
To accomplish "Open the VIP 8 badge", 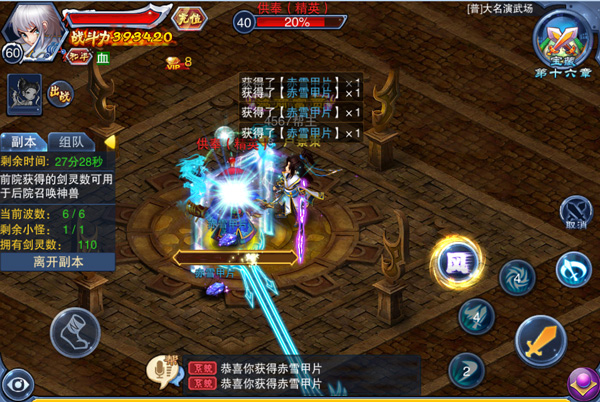I will (x=178, y=62).
